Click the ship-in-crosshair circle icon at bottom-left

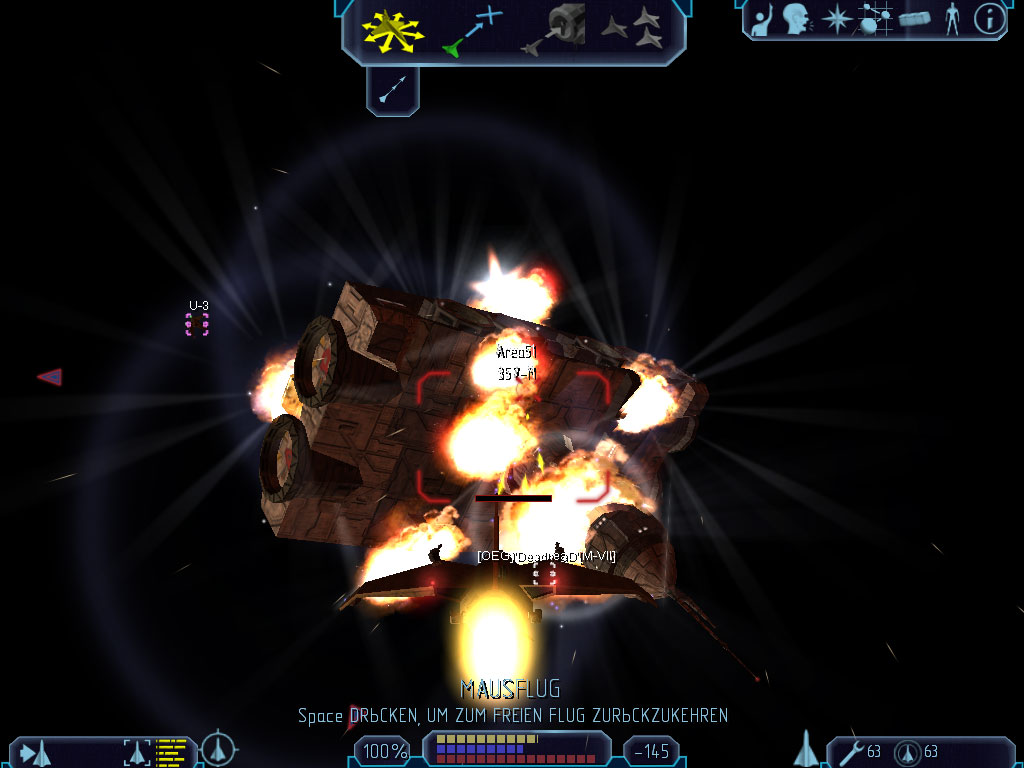coord(218,750)
